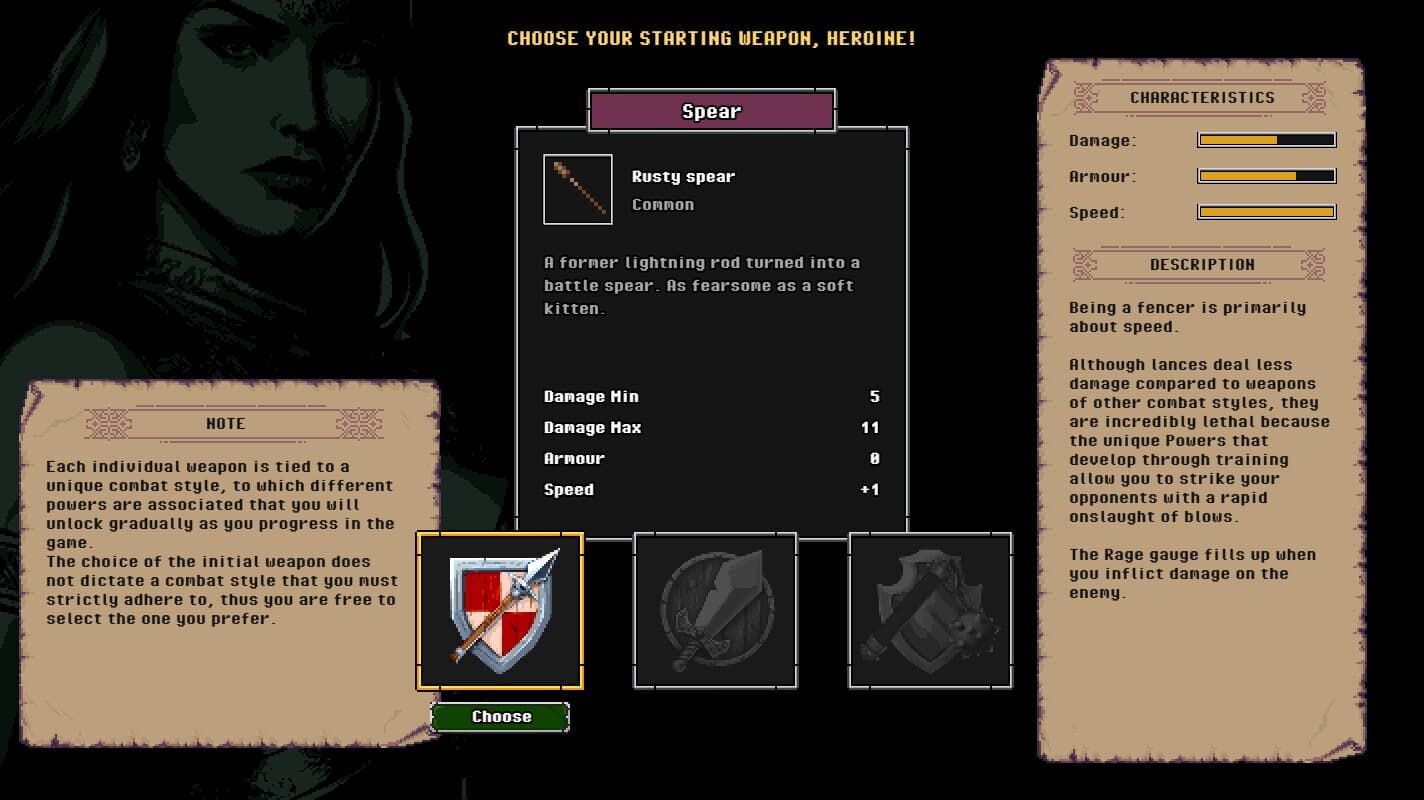
Task: Click the Armour stat bar
Action: 1267,176
